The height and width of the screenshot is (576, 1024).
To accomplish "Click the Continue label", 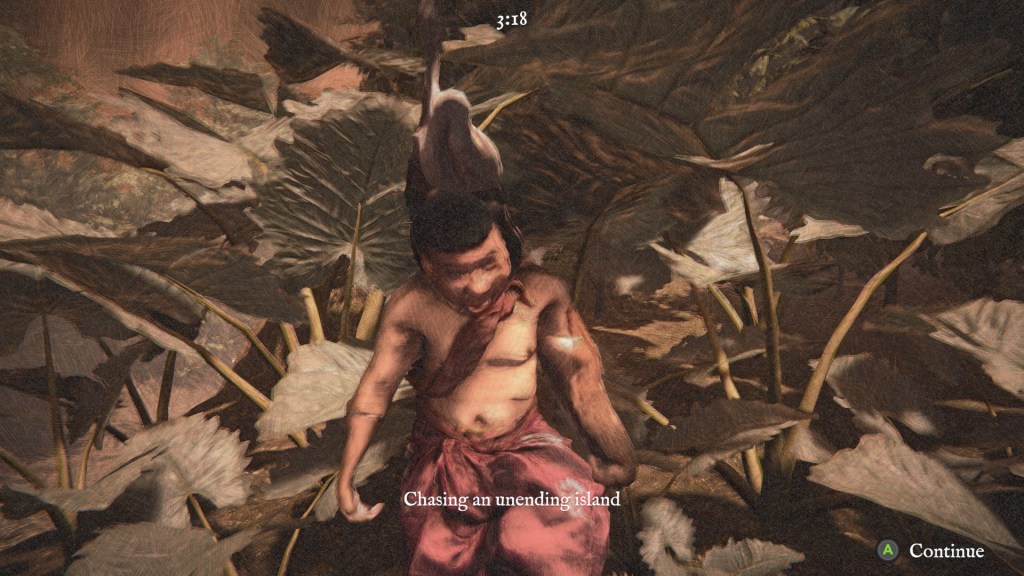I will (946, 551).
